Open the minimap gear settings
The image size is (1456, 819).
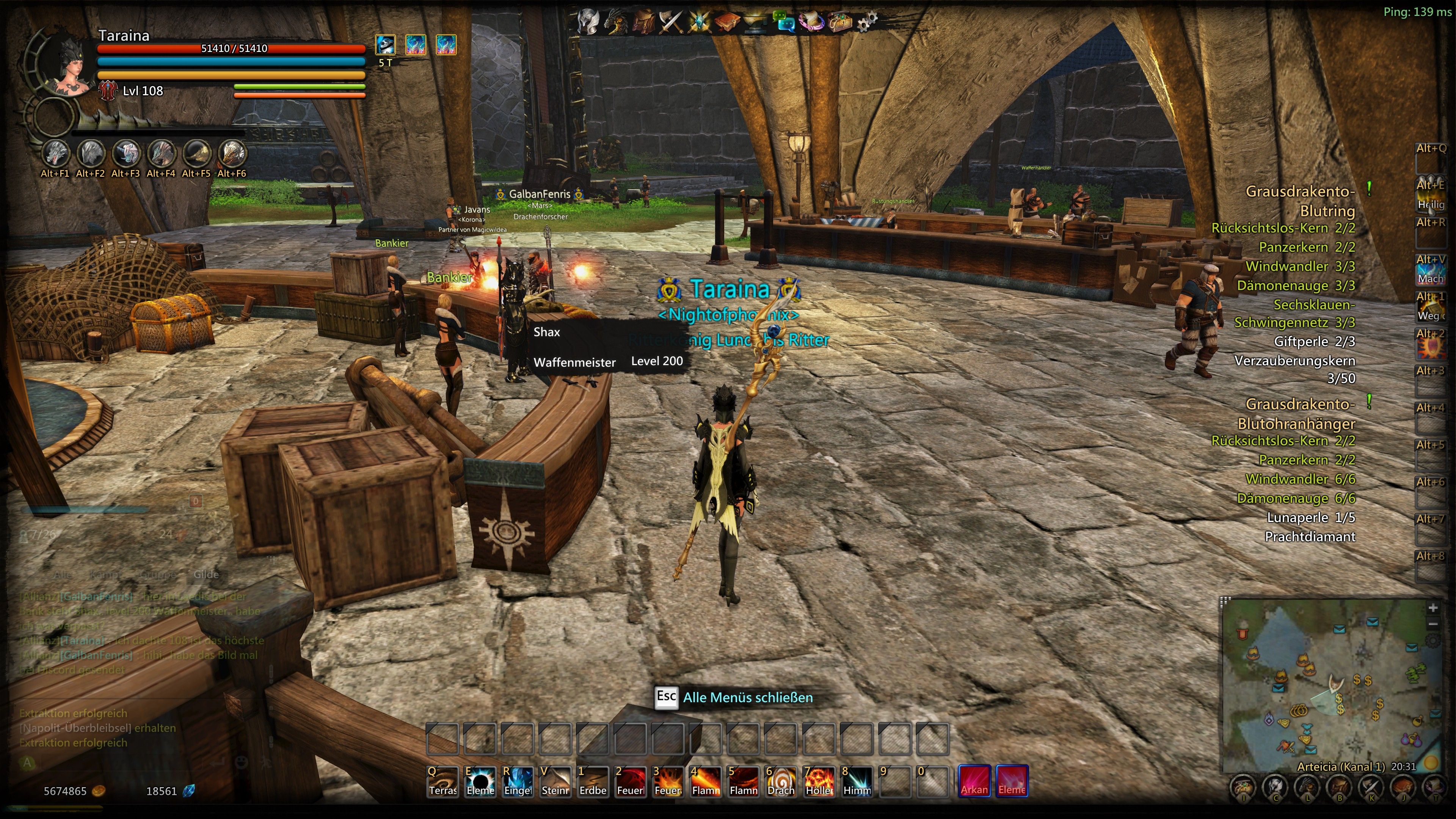click(x=1433, y=640)
